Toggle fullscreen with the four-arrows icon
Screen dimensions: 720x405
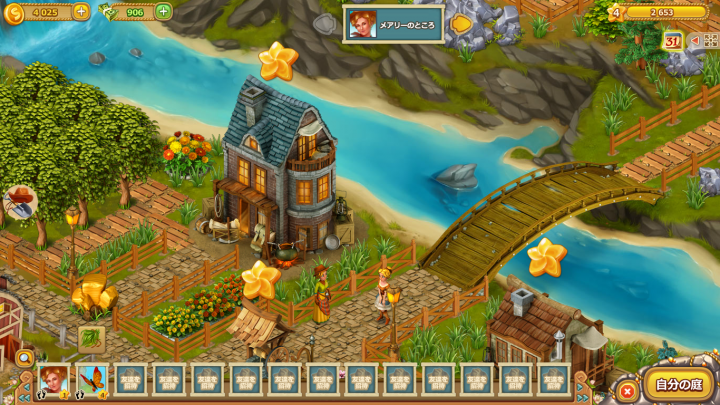coord(710,41)
